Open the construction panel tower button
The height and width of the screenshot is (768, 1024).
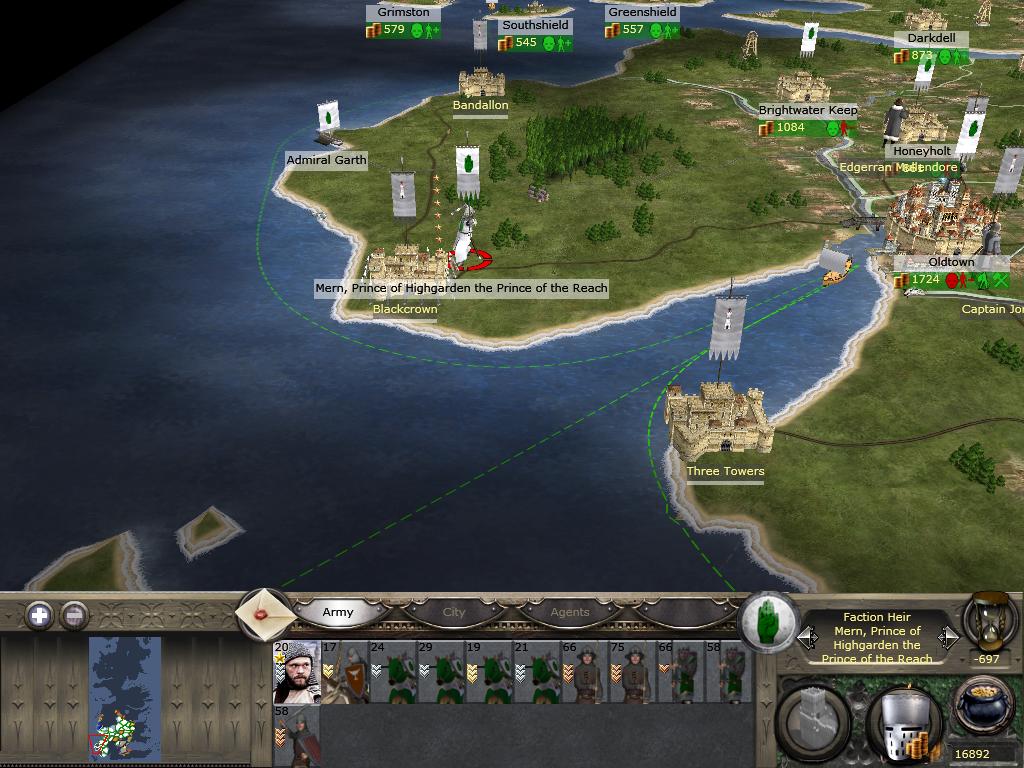point(815,722)
